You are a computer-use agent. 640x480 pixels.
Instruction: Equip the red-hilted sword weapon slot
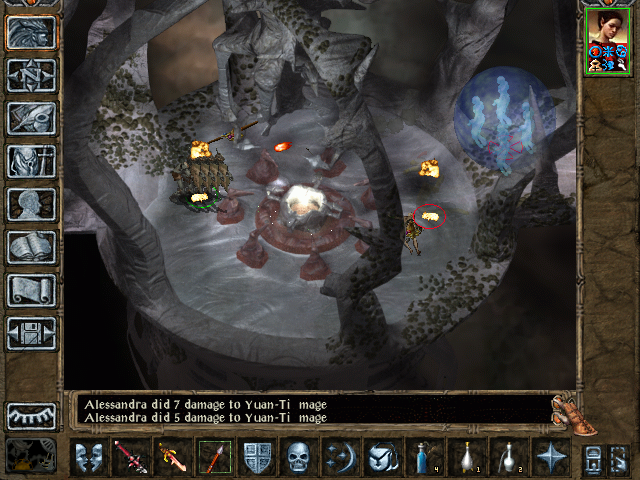(130, 458)
